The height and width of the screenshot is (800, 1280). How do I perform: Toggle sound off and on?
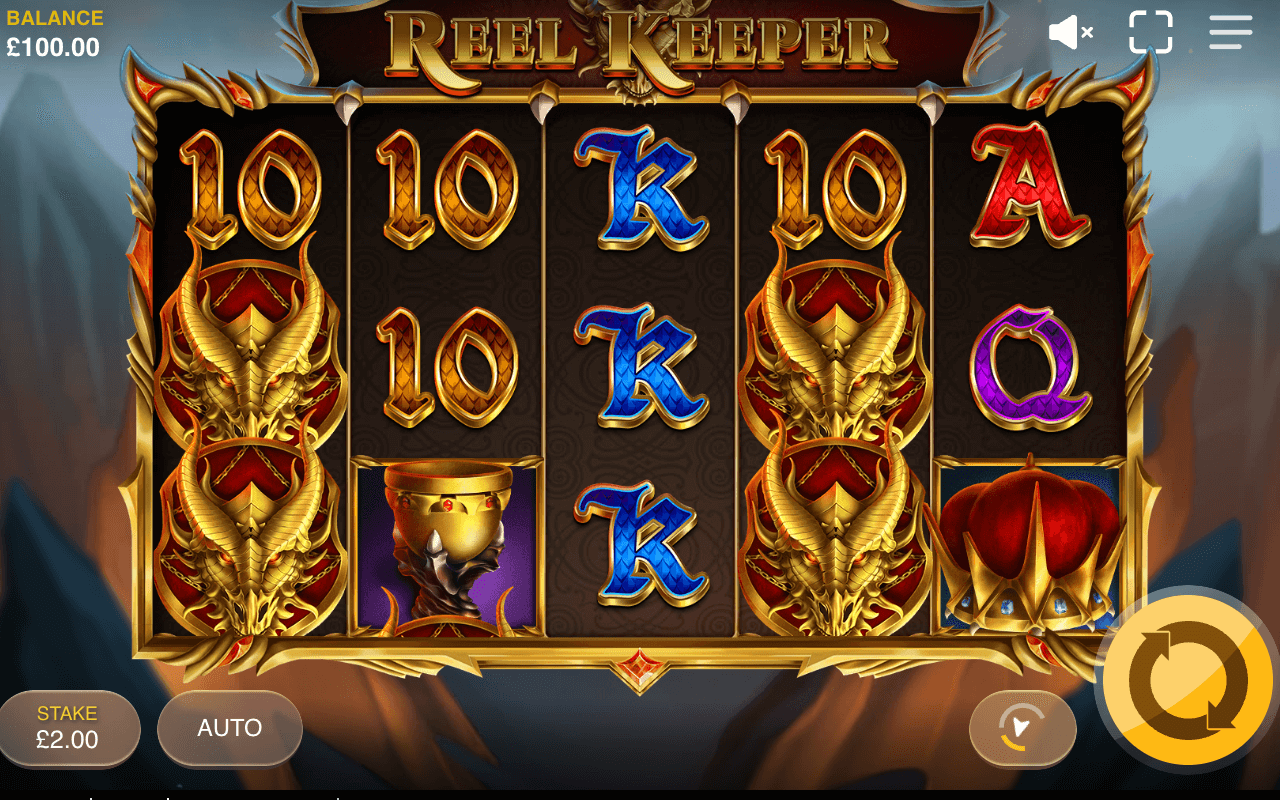pos(1069,32)
